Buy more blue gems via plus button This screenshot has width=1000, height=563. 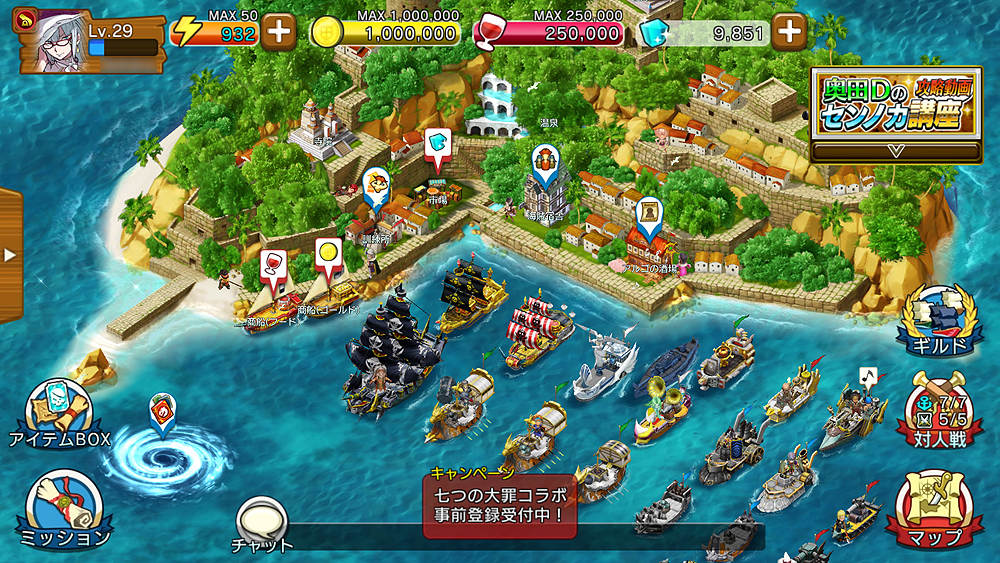click(x=790, y=31)
